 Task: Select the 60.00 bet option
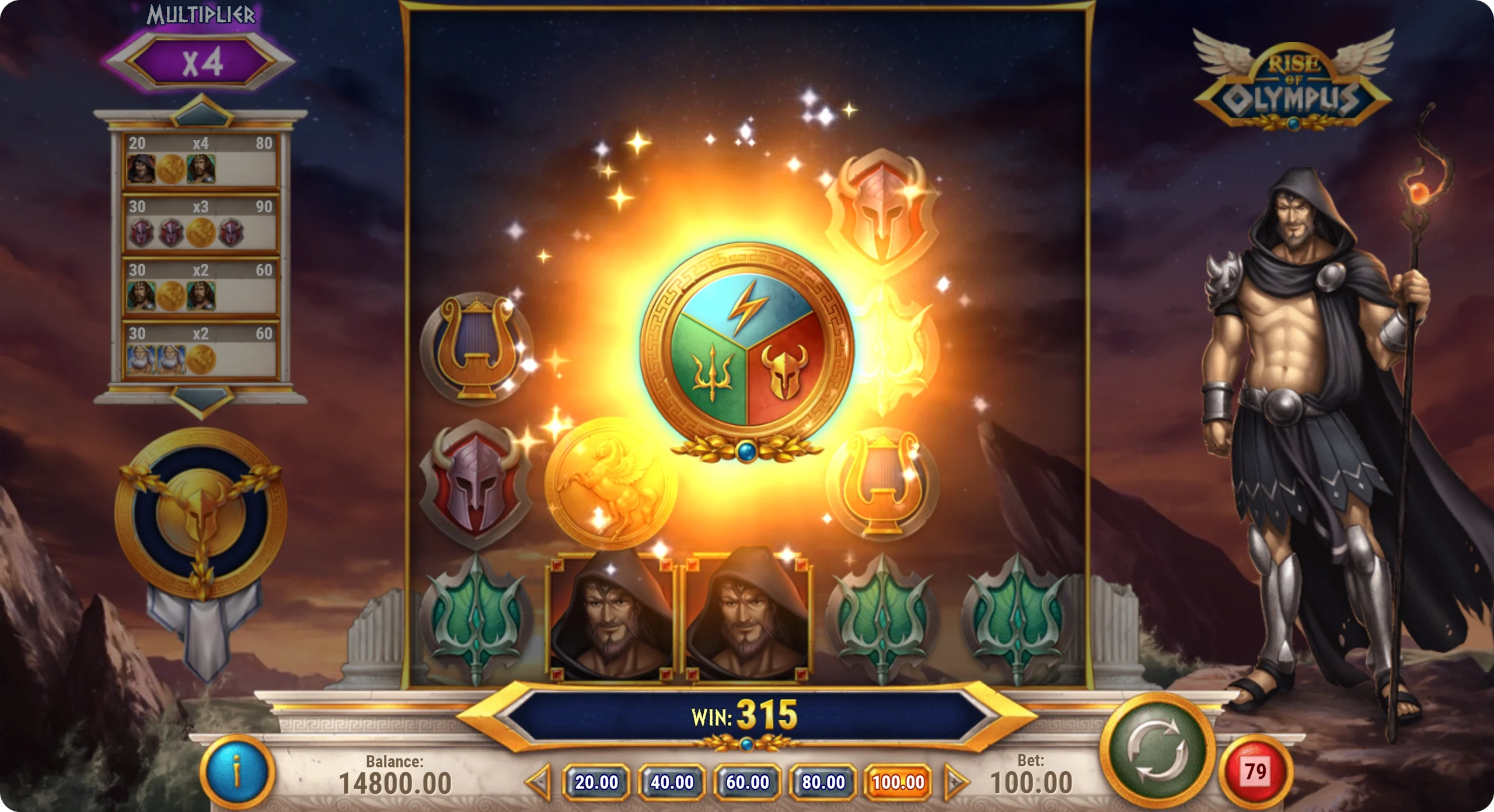[x=748, y=782]
